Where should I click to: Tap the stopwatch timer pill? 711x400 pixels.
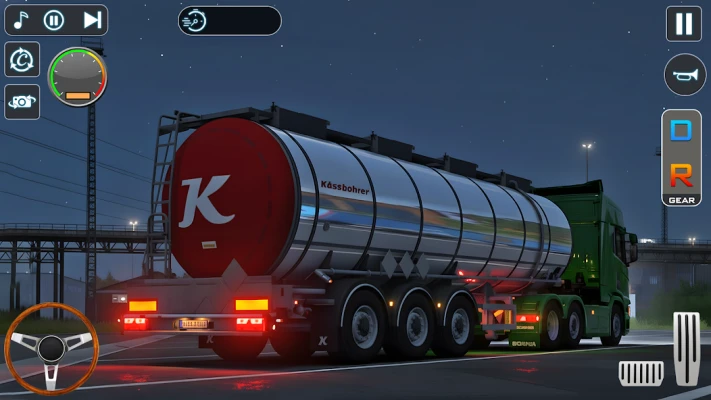pyautogui.click(x=229, y=20)
